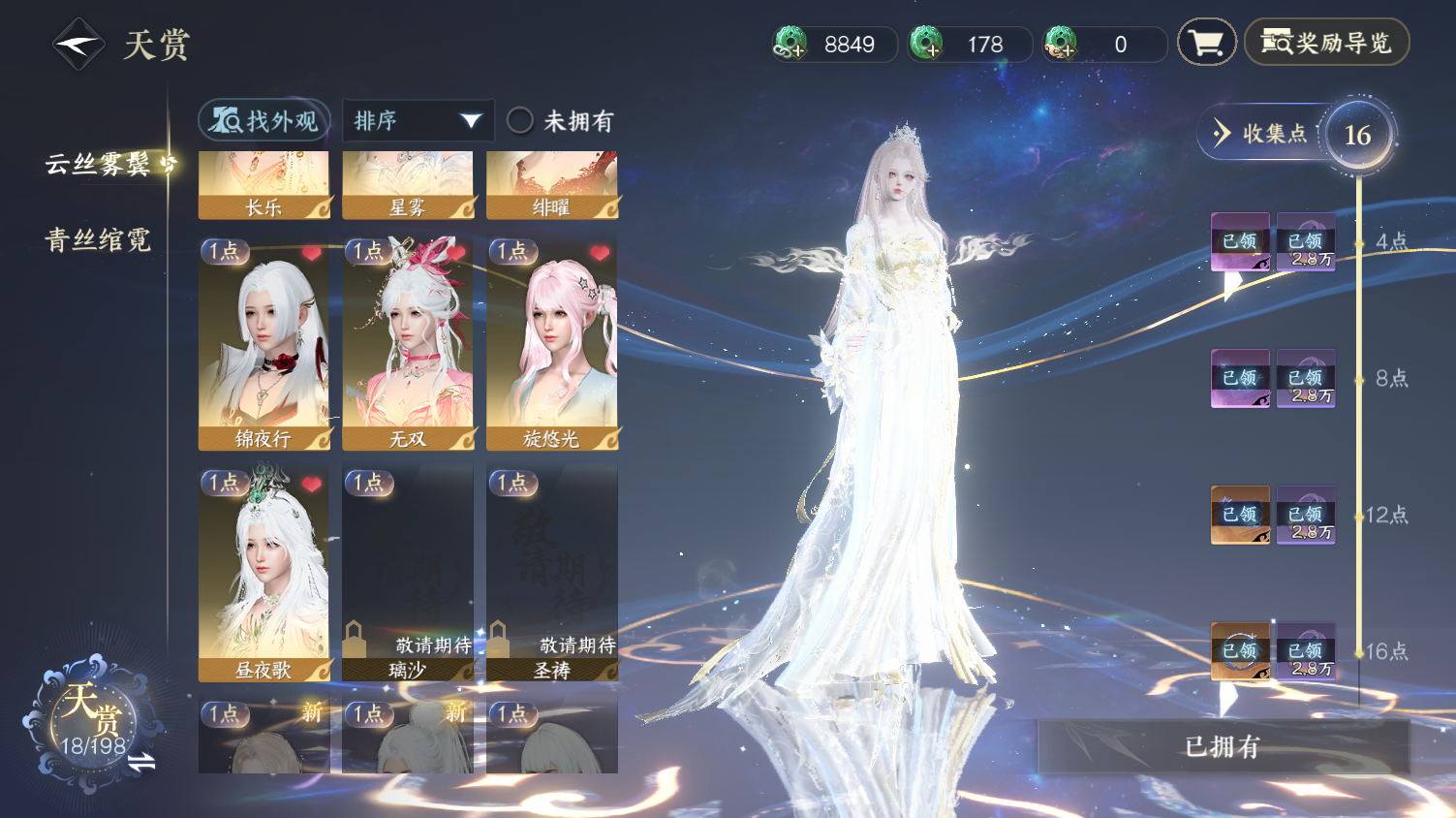The image size is (1456, 818).
Task: Go back using the arrow button
Action: (x=77, y=45)
